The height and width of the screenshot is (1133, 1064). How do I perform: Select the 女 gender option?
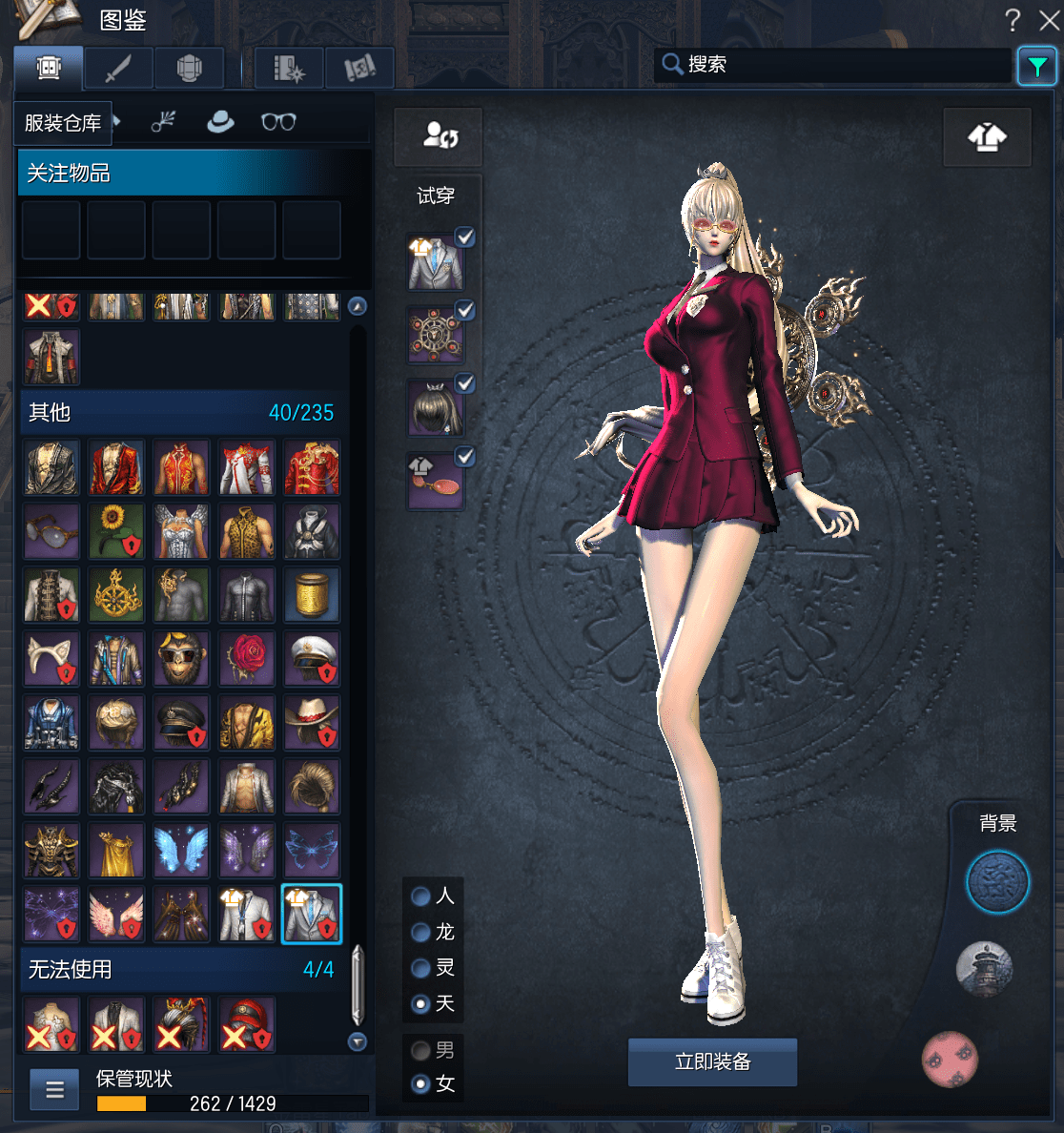point(420,1084)
